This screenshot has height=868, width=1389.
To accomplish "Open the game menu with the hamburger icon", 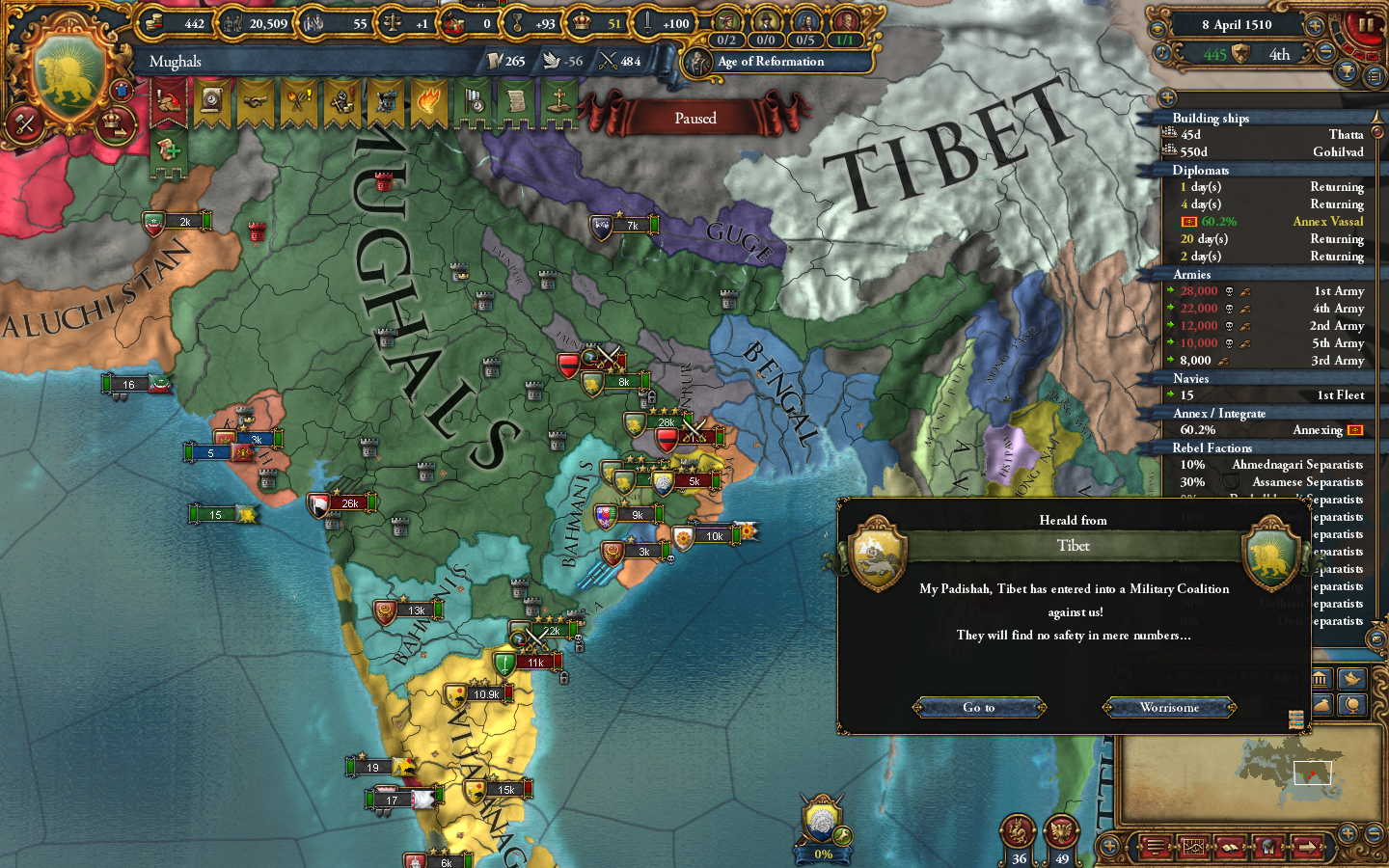I will (x=1155, y=847).
